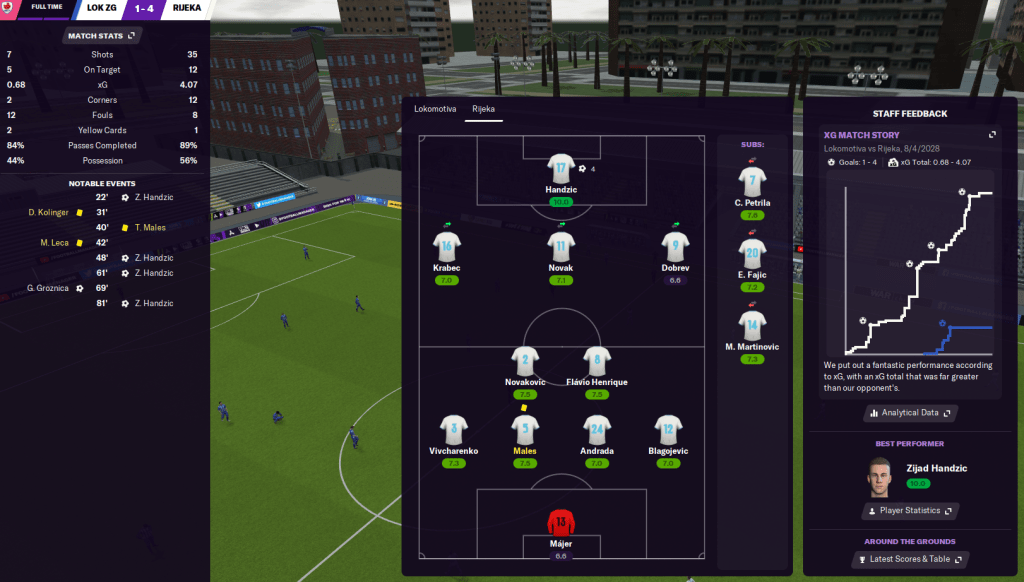Viewport: 1024px width, 582px height.
Task: Select Krabec in the lineup
Action: (447, 246)
